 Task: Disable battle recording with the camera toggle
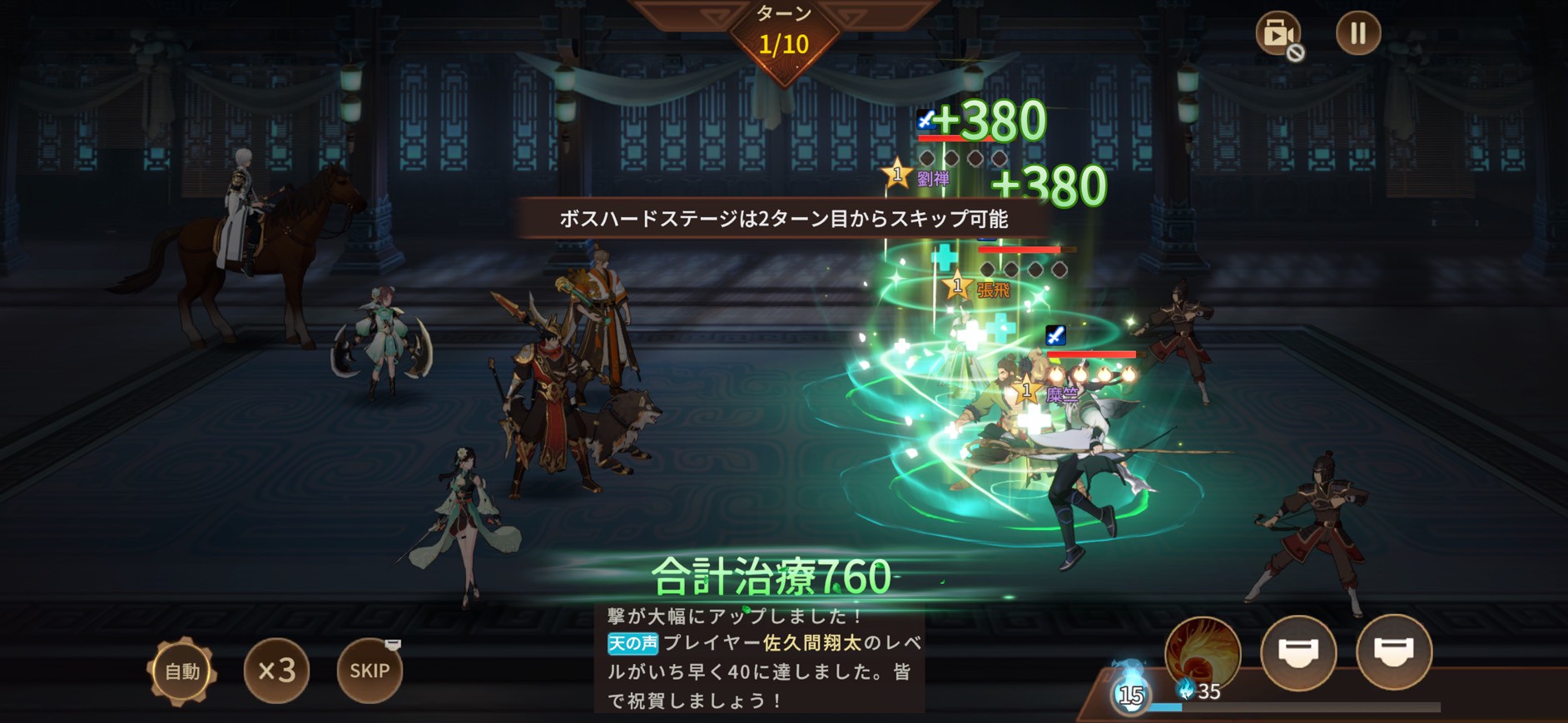1280,35
